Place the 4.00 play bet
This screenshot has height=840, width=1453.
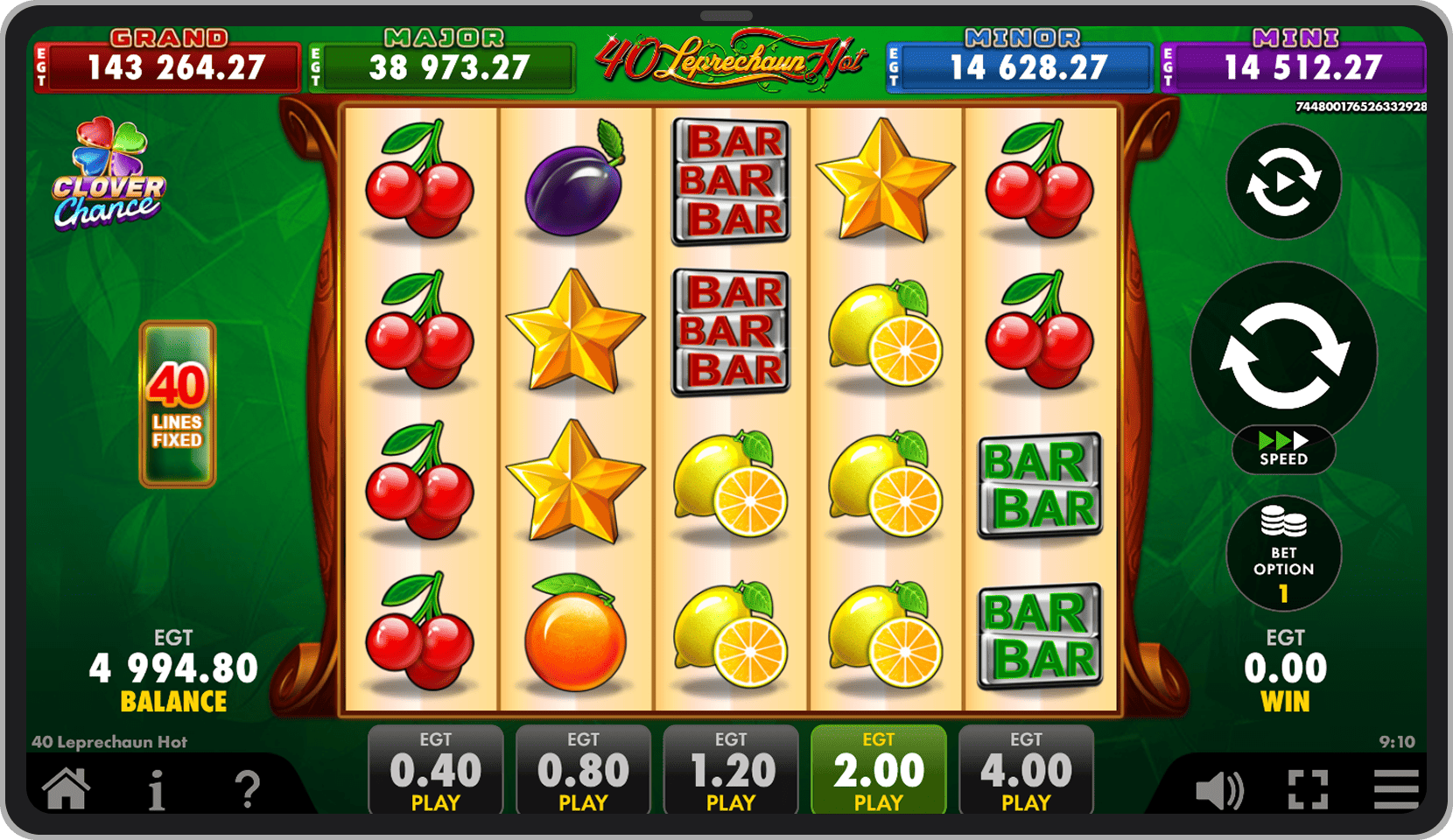[1026, 771]
